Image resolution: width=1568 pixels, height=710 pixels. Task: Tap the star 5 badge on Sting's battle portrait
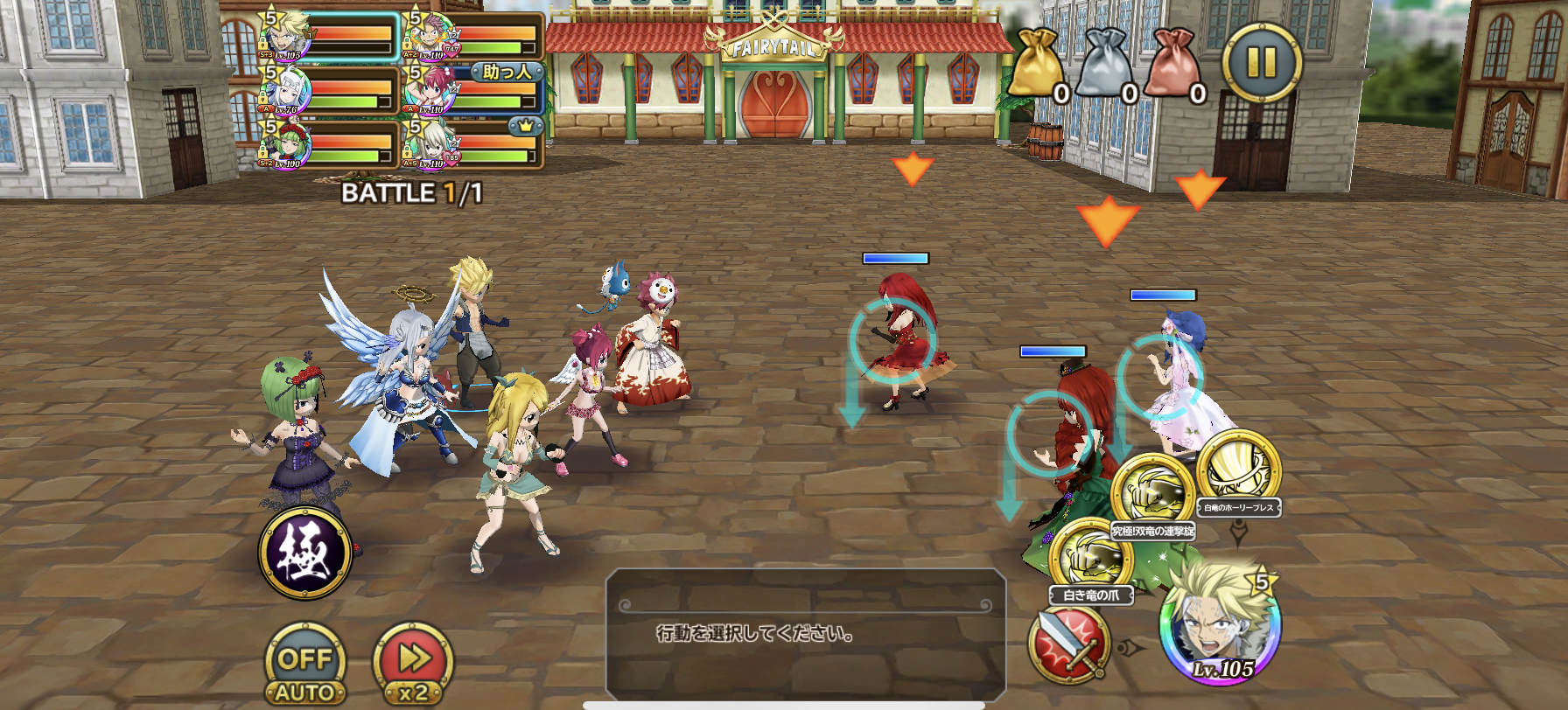[1261, 582]
